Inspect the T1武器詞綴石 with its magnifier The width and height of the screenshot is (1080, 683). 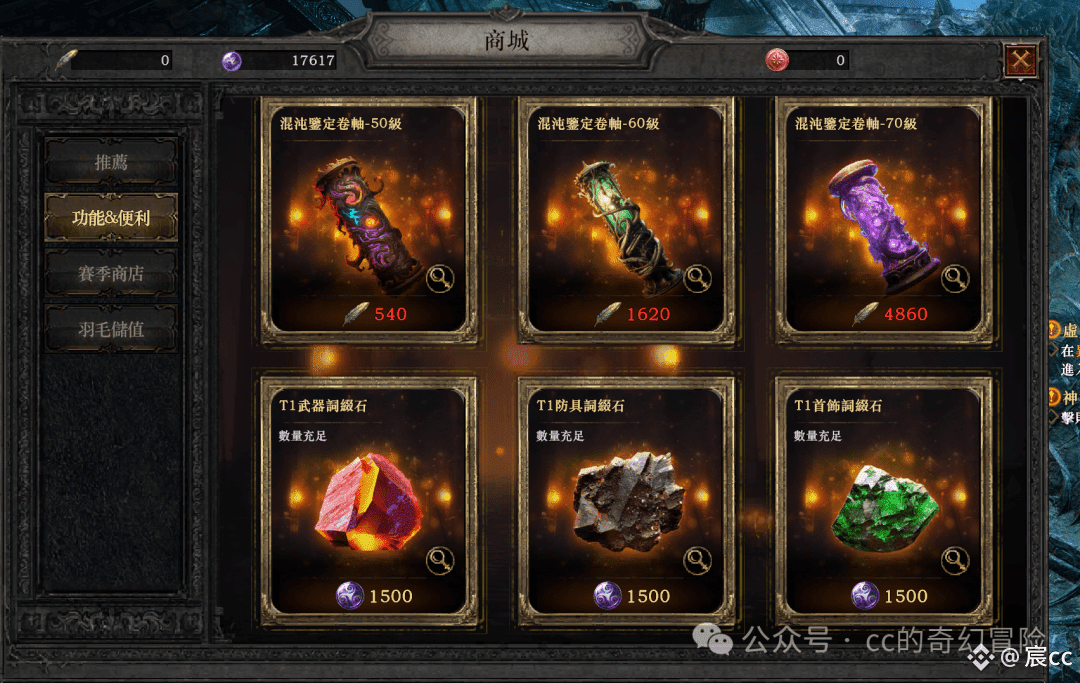pyautogui.click(x=441, y=561)
